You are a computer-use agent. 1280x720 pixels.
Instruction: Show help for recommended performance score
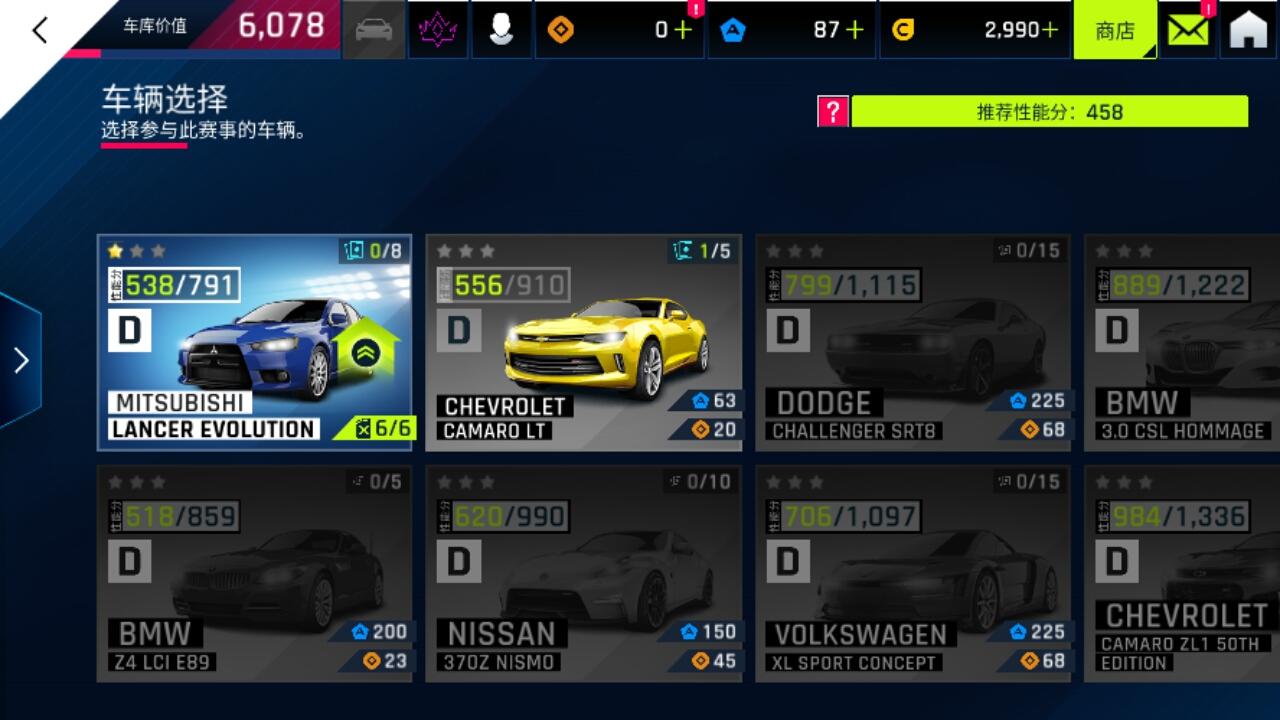pyautogui.click(x=832, y=111)
